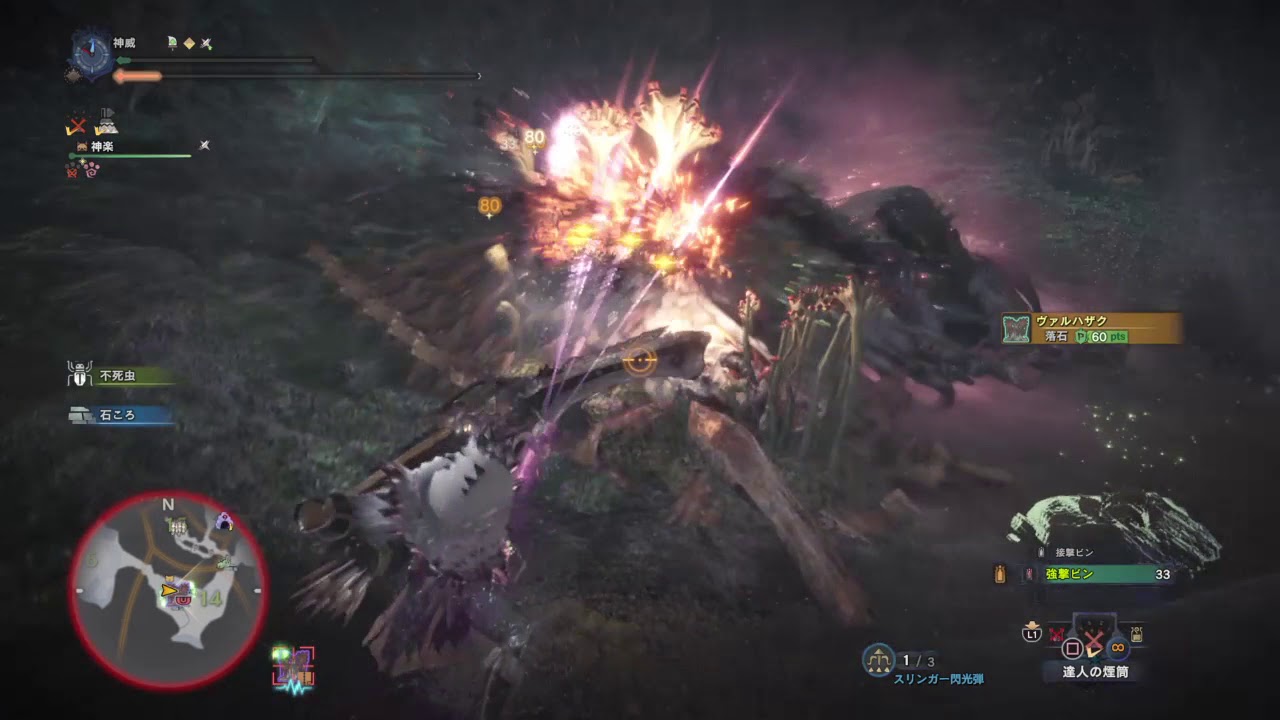This screenshot has height=720, width=1280.
Task: Click the Palico 神楽 name entry
Action: [101, 147]
